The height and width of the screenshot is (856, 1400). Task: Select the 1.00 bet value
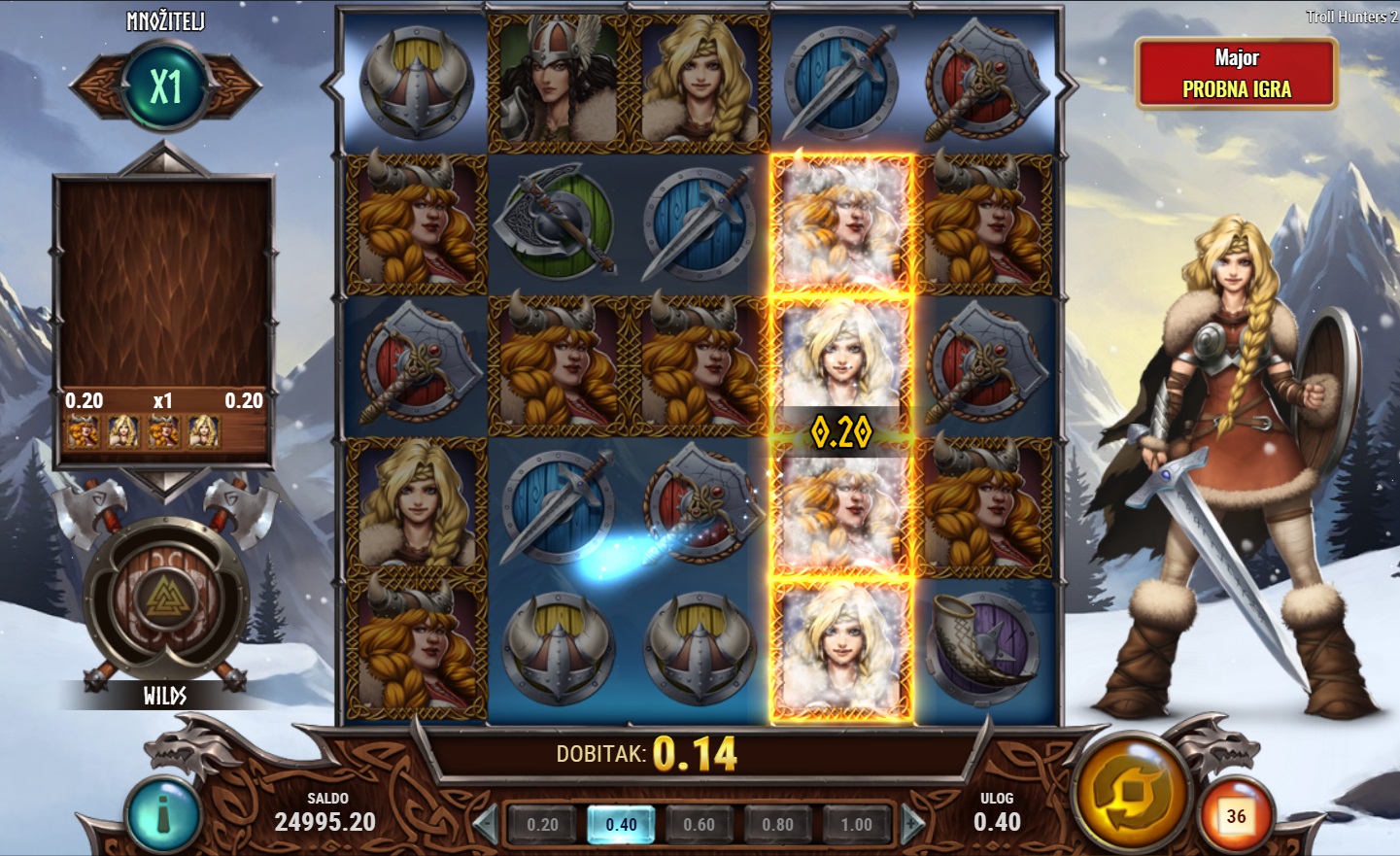856,825
